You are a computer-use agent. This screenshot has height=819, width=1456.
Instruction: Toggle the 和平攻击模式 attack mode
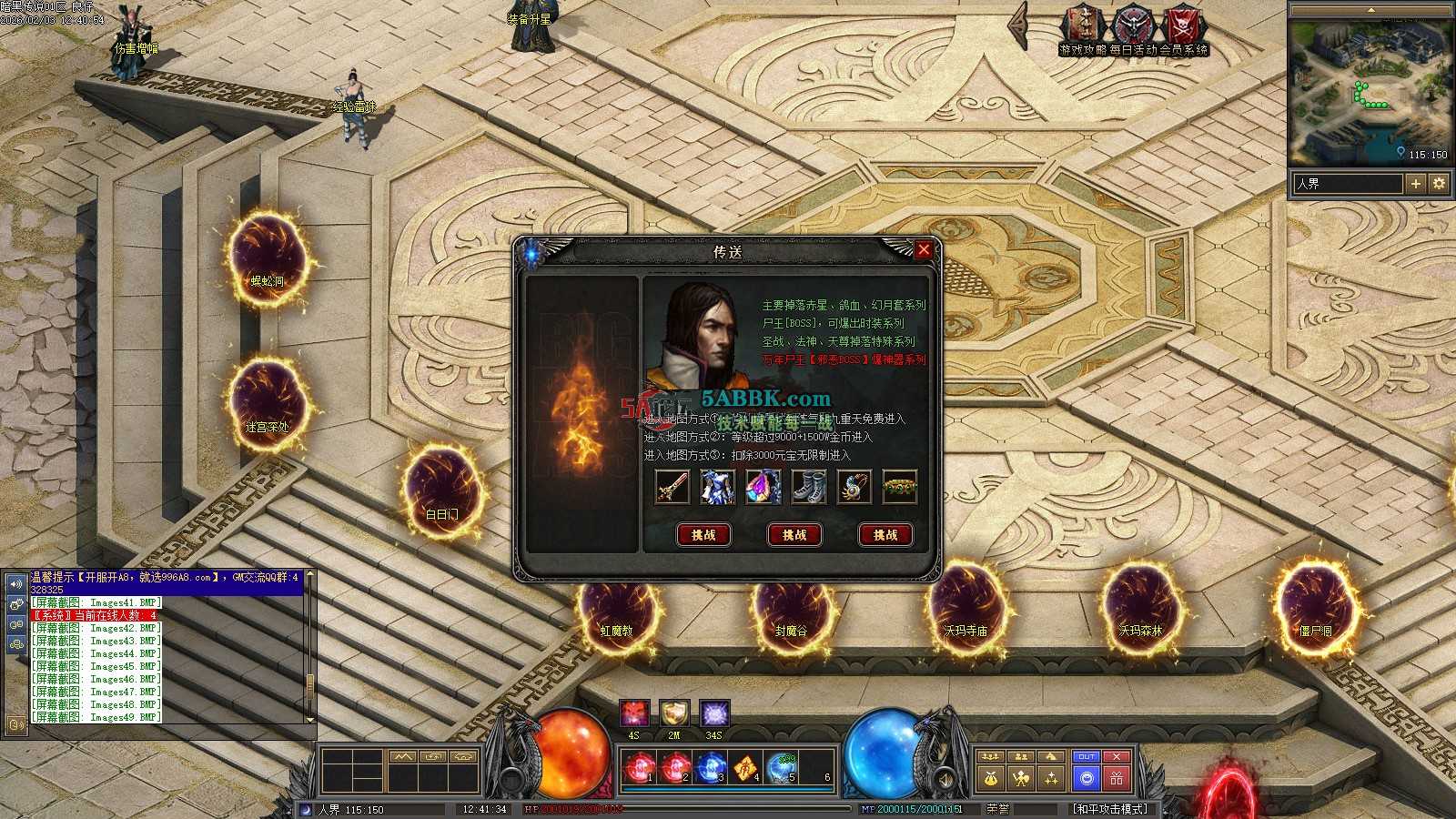pos(1112,809)
